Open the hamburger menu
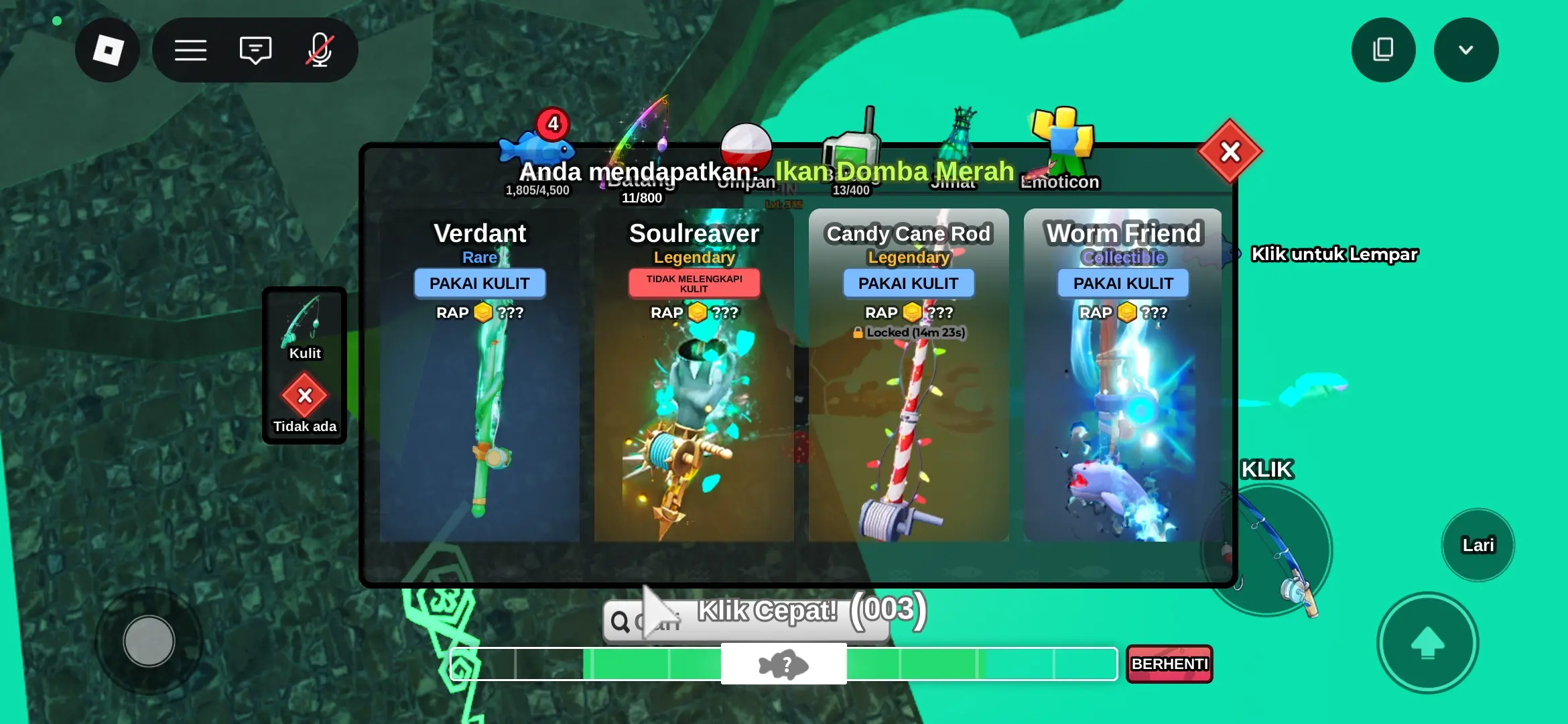This screenshot has width=1568, height=724. pos(190,50)
